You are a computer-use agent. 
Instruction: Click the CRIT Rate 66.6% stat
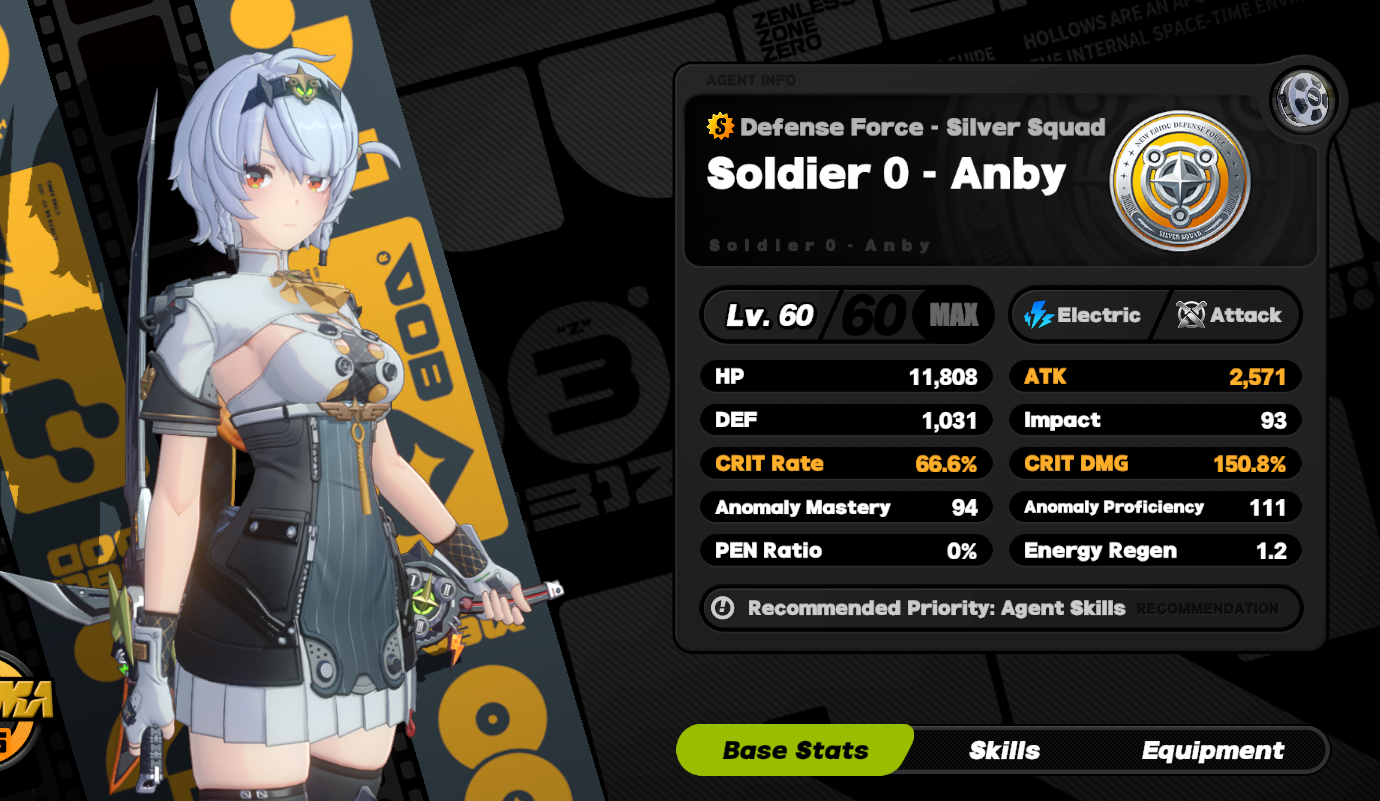[x=846, y=463]
